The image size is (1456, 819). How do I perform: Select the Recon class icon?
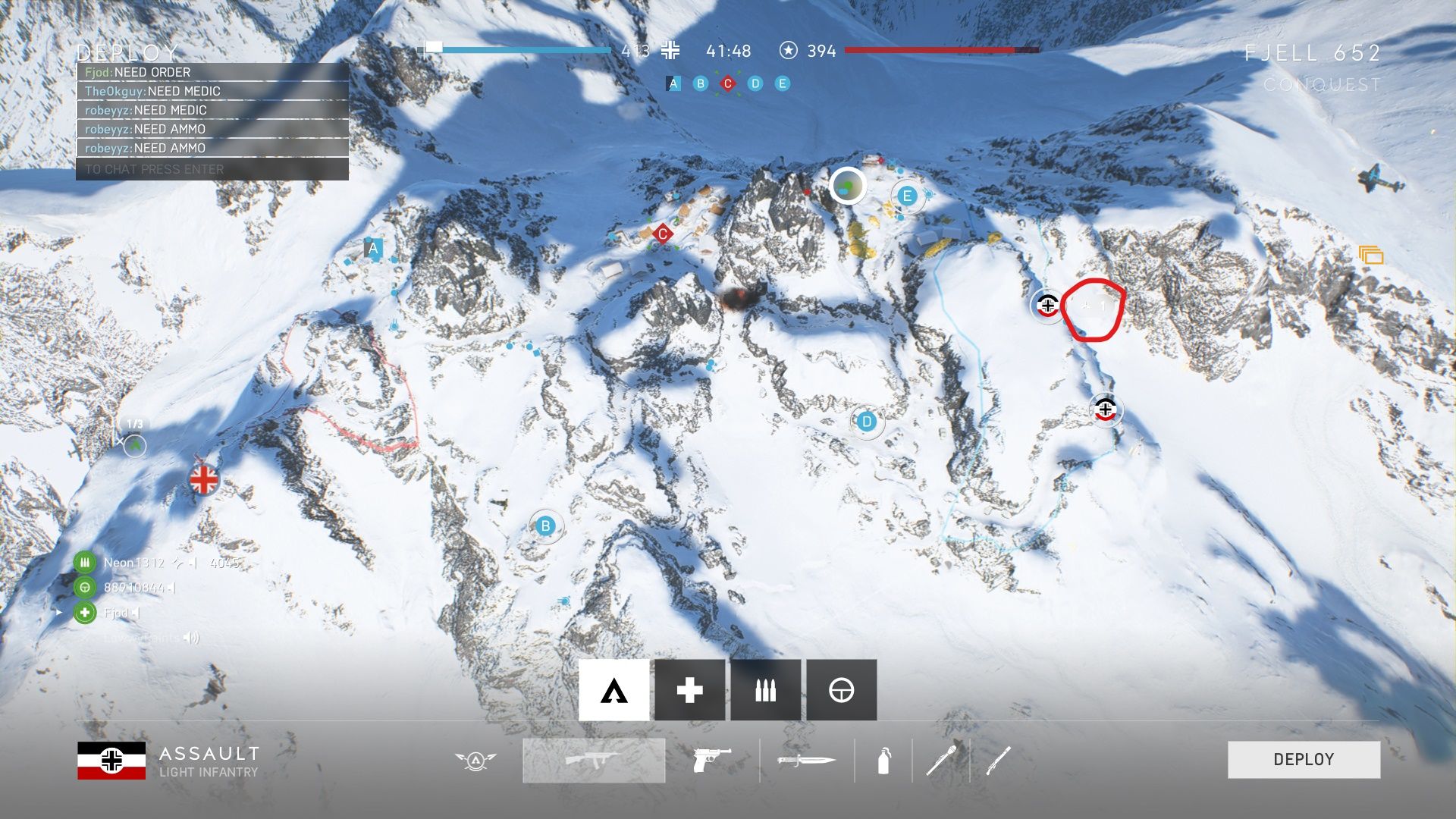842,689
